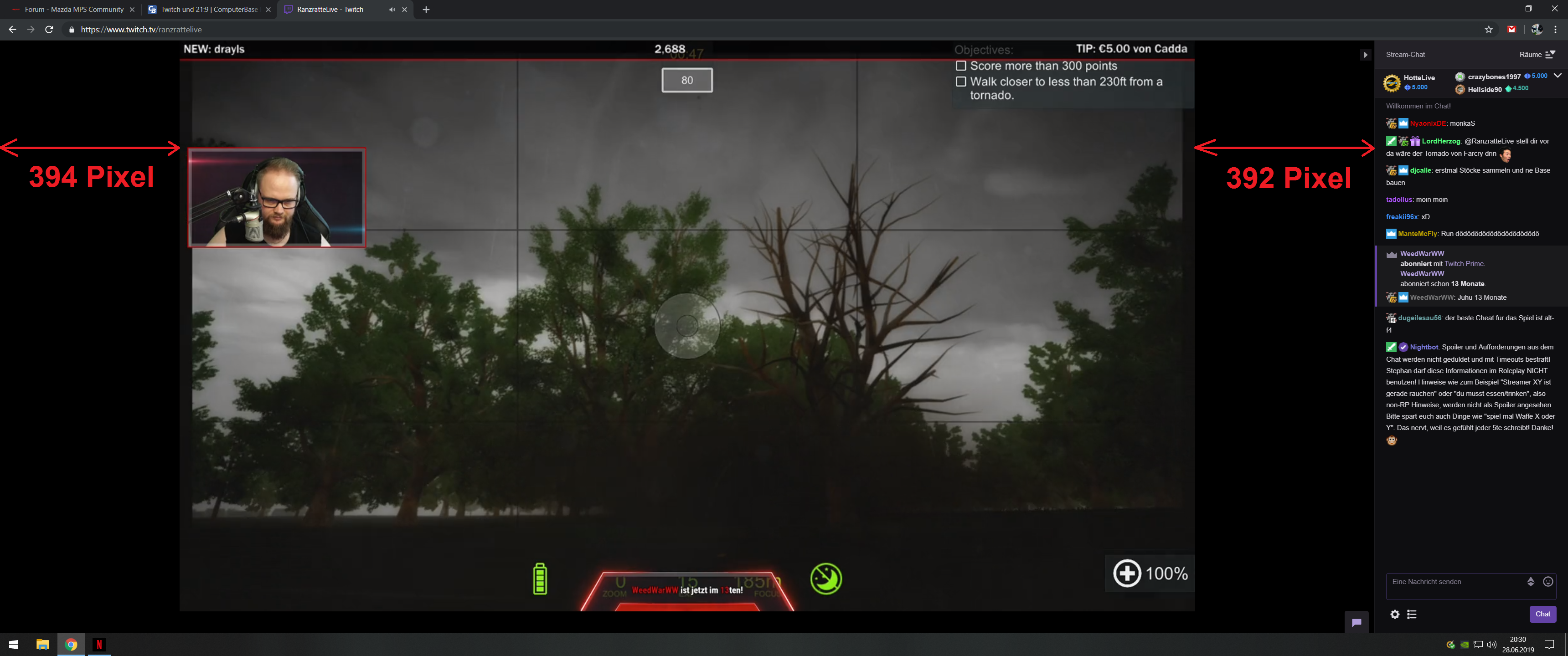Screen dimensions: 1568x656
Task: Open the emote picker smiley
Action: click(x=1549, y=581)
